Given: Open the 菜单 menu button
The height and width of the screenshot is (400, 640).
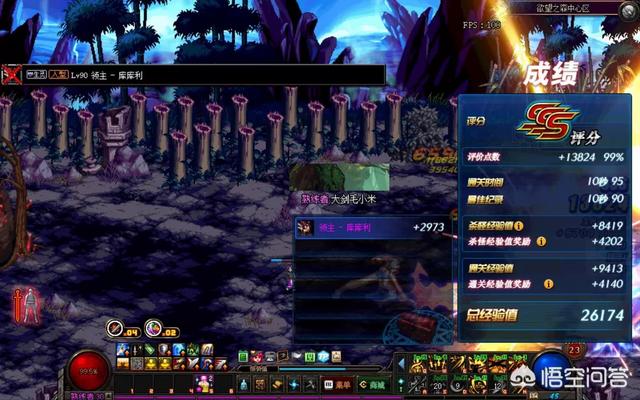Looking at the screenshot, I should [340, 384].
